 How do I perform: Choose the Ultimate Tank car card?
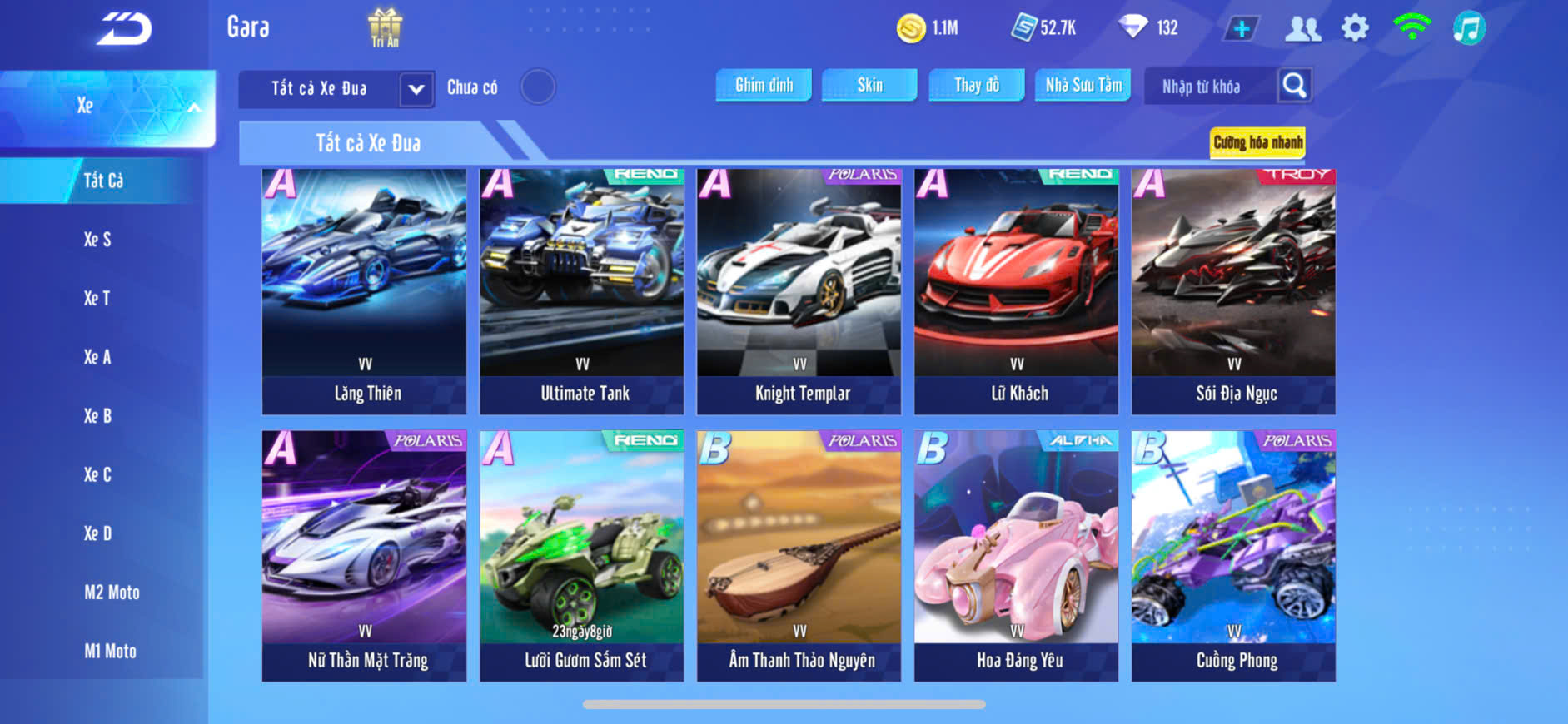pos(582,291)
